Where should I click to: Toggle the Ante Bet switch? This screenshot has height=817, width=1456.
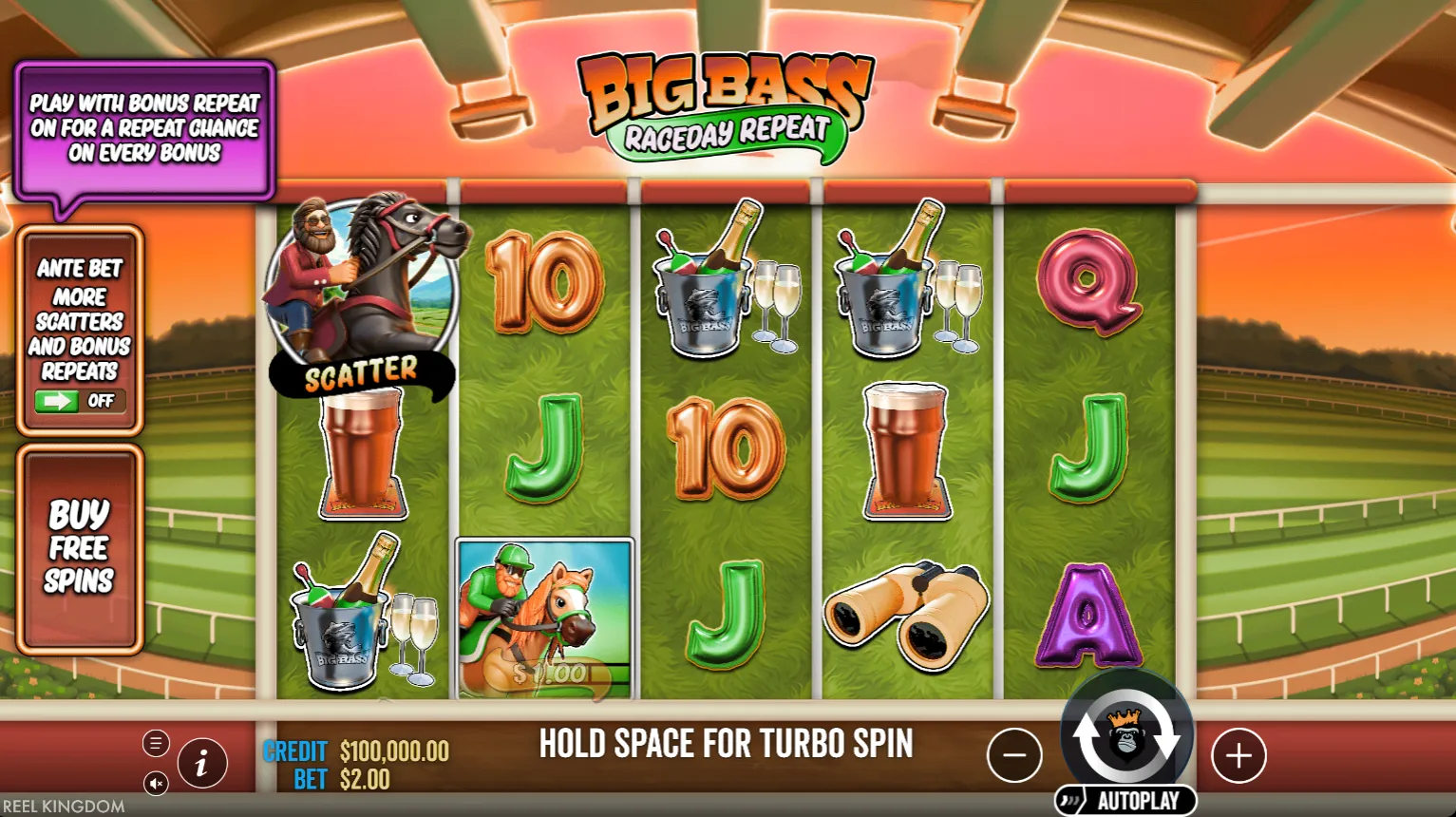pyautogui.click(x=80, y=401)
